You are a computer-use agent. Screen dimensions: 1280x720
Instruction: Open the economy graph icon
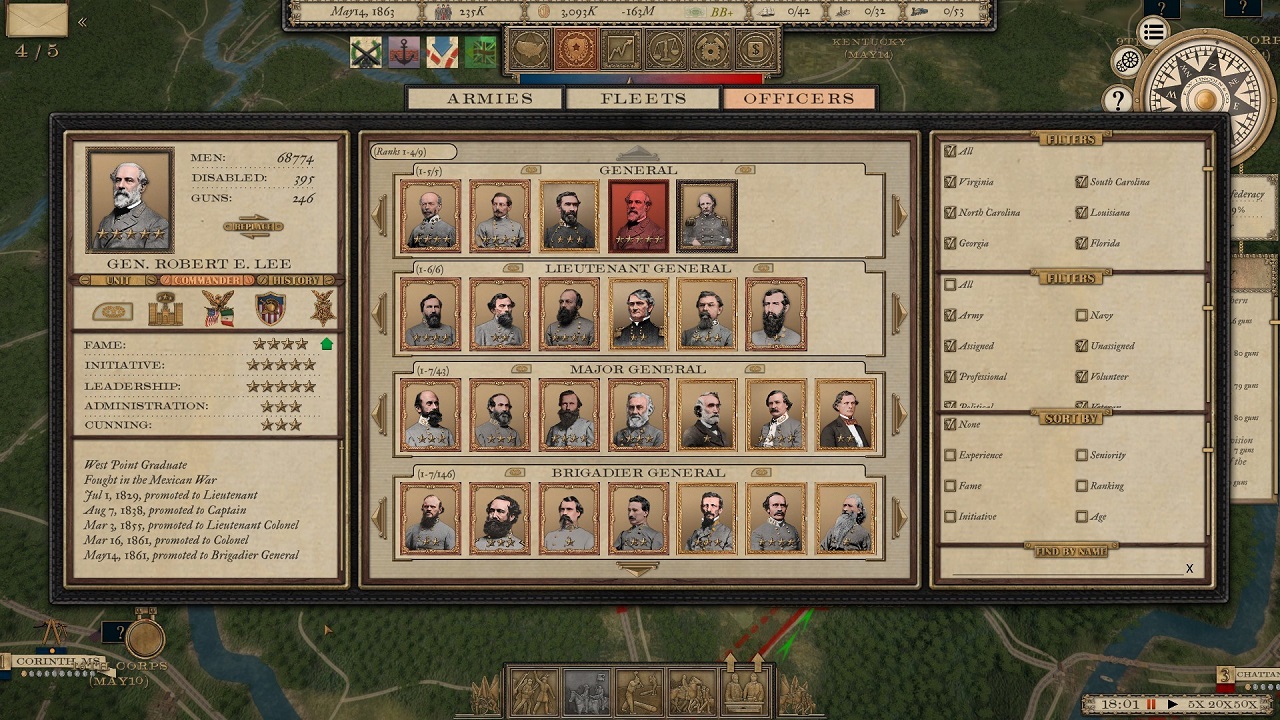click(x=619, y=46)
